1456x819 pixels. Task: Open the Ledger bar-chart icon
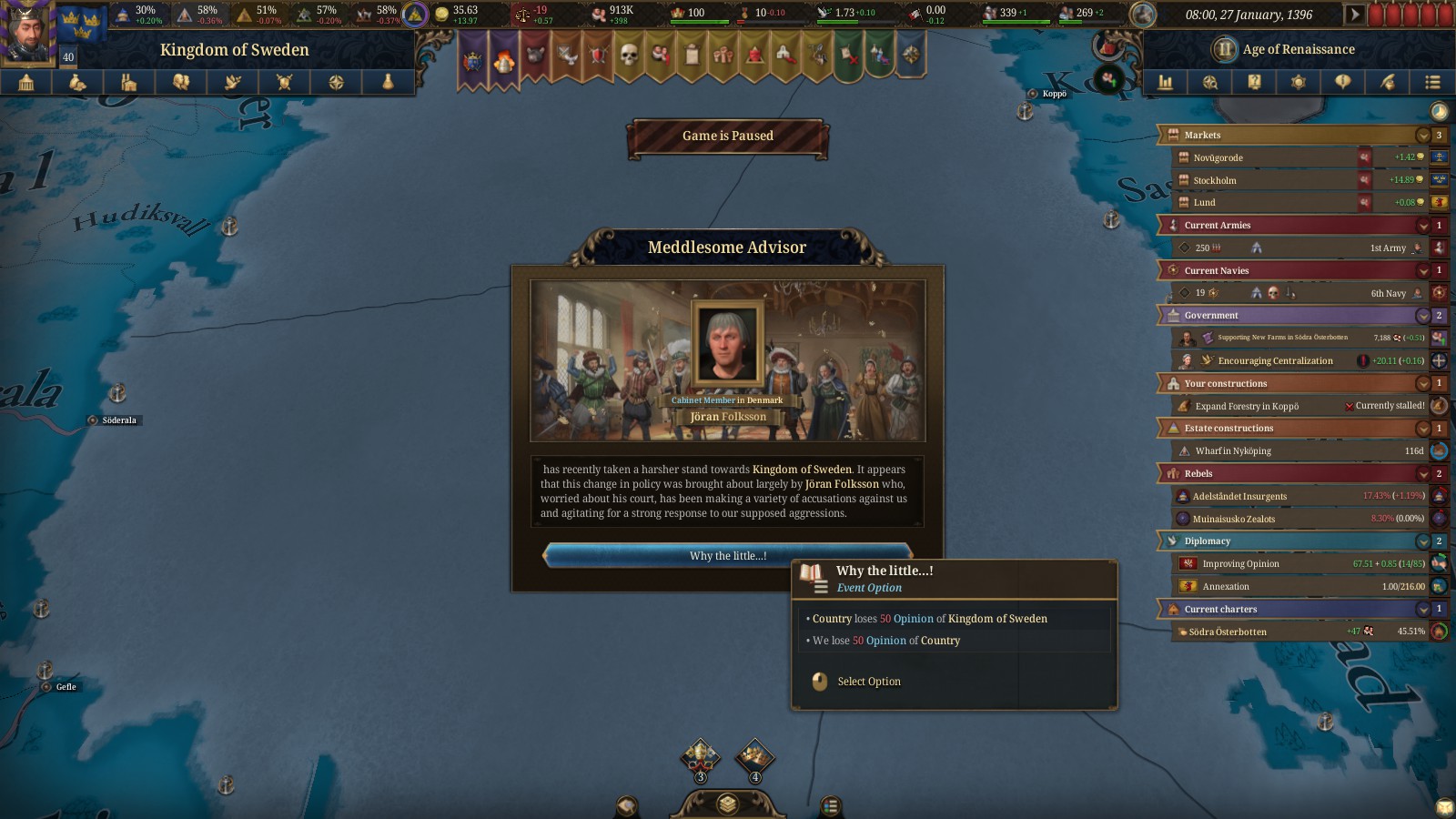[1165, 82]
